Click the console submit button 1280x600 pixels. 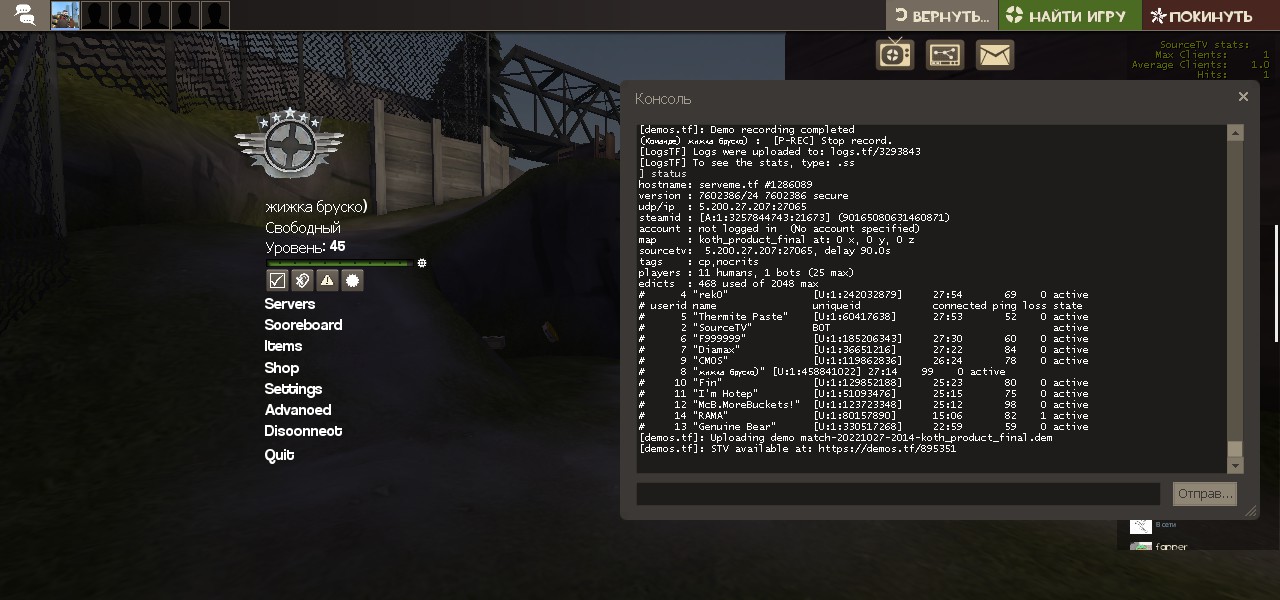pyautogui.click(x=1204, y=494)
